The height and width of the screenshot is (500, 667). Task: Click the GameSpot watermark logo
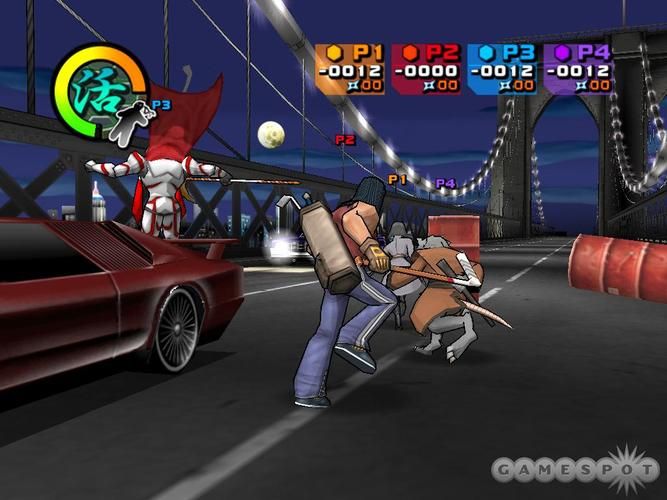pyautogui.click(x=577, y=470)
